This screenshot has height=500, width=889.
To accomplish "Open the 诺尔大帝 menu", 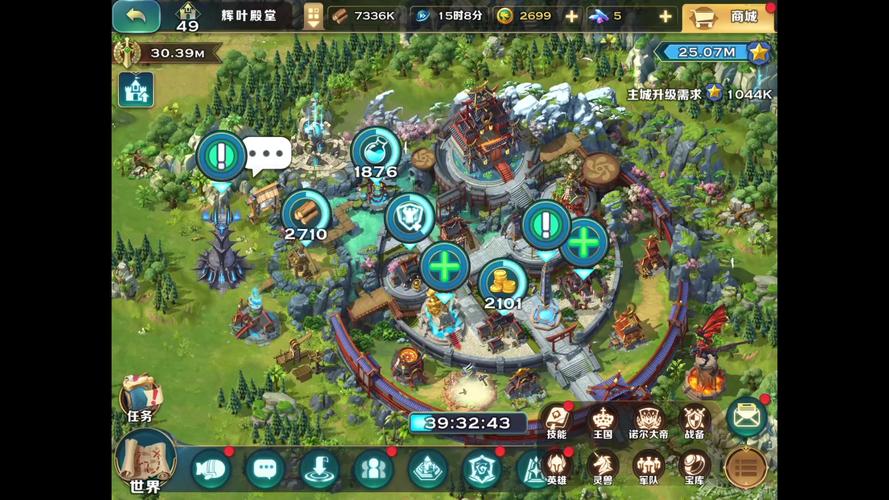I will (648, 422).
